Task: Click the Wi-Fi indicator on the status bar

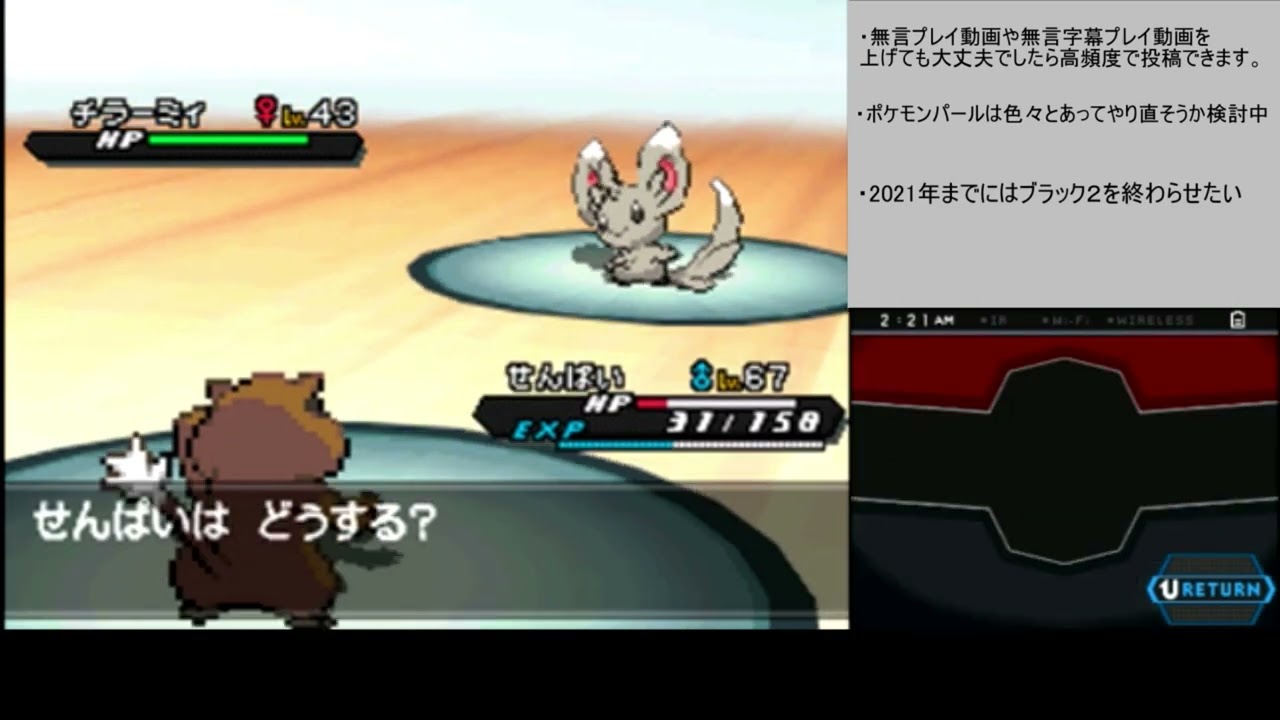Action: click(x=1068, y=319)
